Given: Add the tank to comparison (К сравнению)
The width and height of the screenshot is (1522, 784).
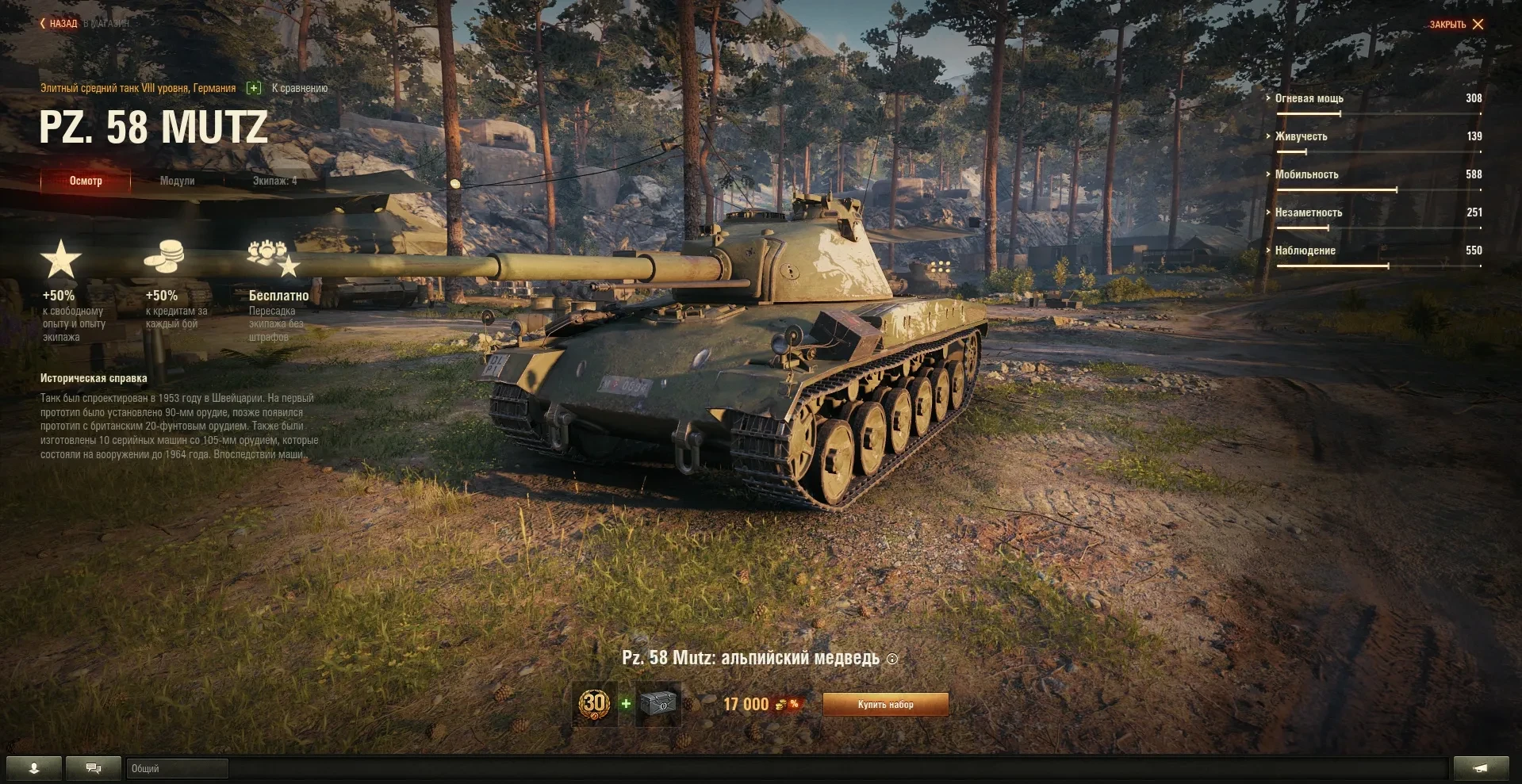Looking at the screenshot, I should coord(288,88).
